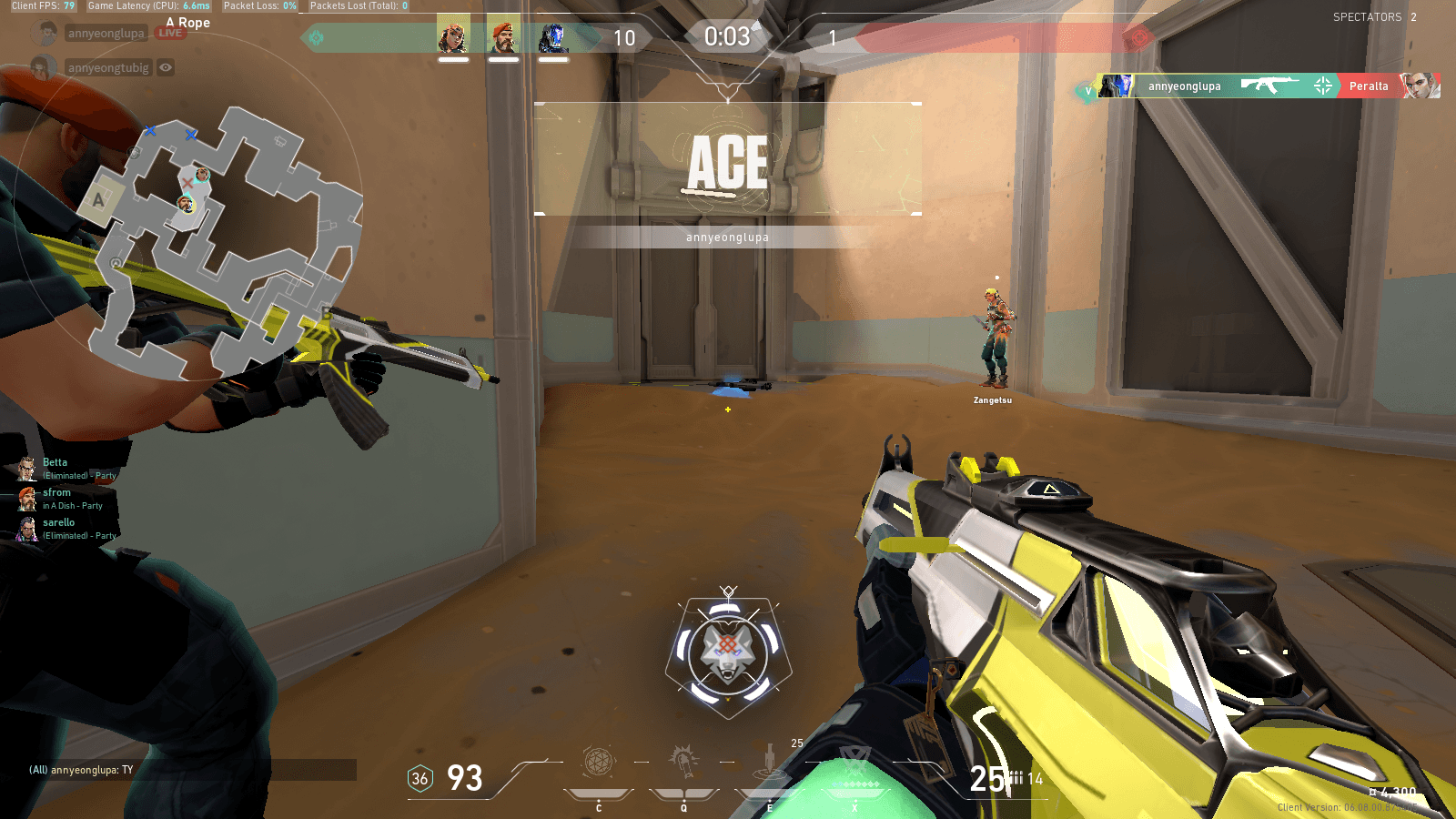Select party member sarello in the list
Screen dimensions: 1456x819
tap(59, 522)
